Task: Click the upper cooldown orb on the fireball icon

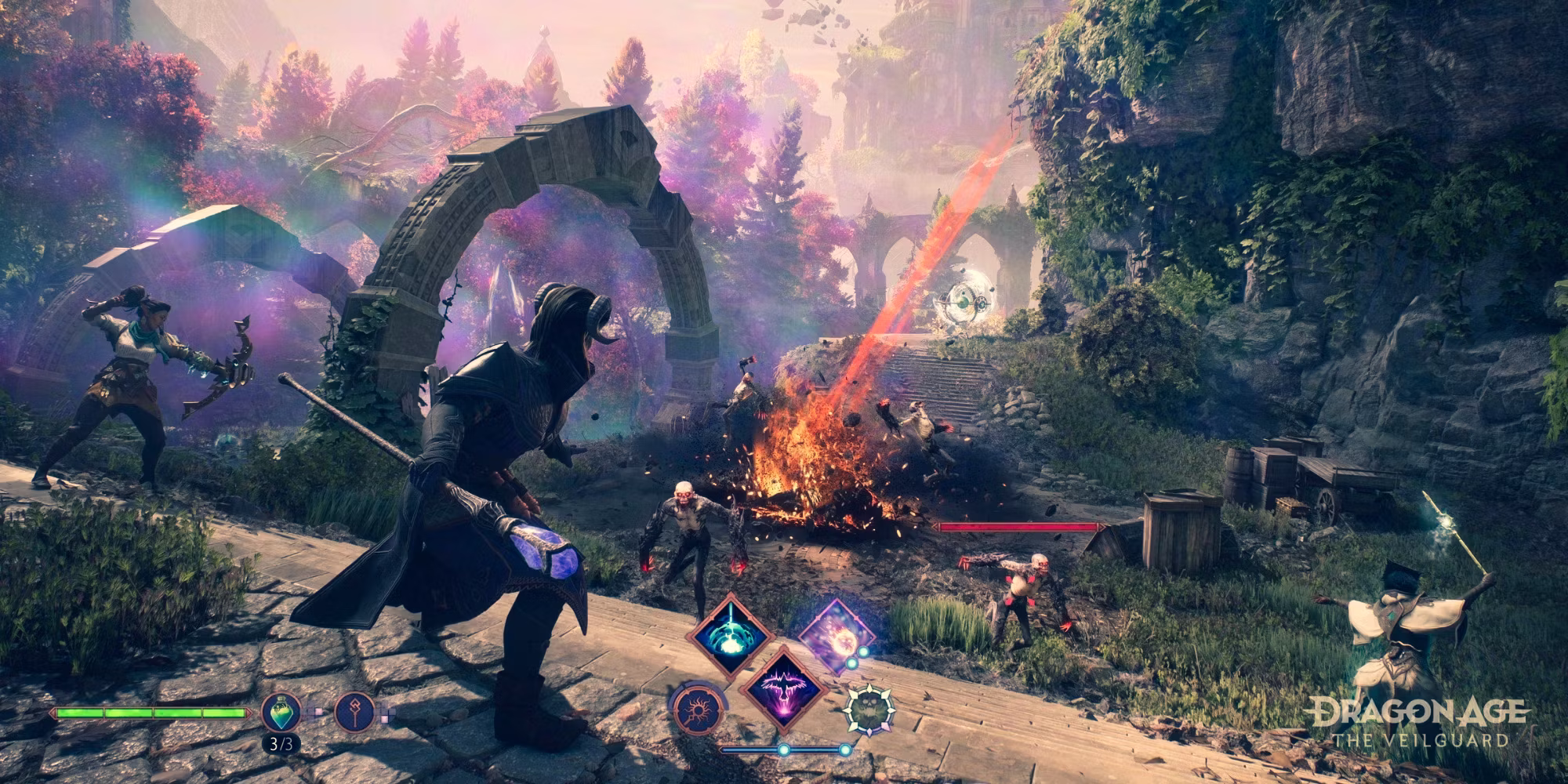Action: pyautogui.click(x=862, y=651)
